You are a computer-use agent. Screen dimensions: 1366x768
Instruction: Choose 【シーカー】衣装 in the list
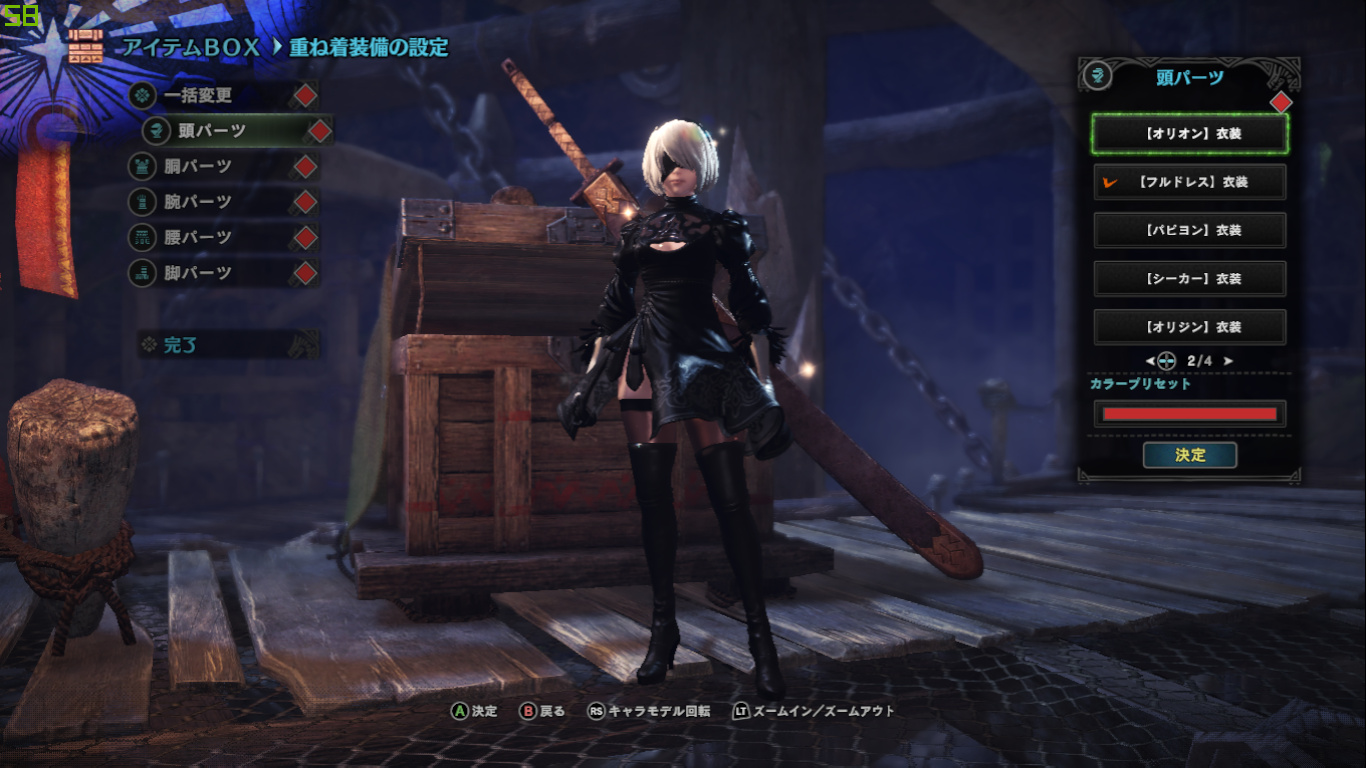point(1190,278)
